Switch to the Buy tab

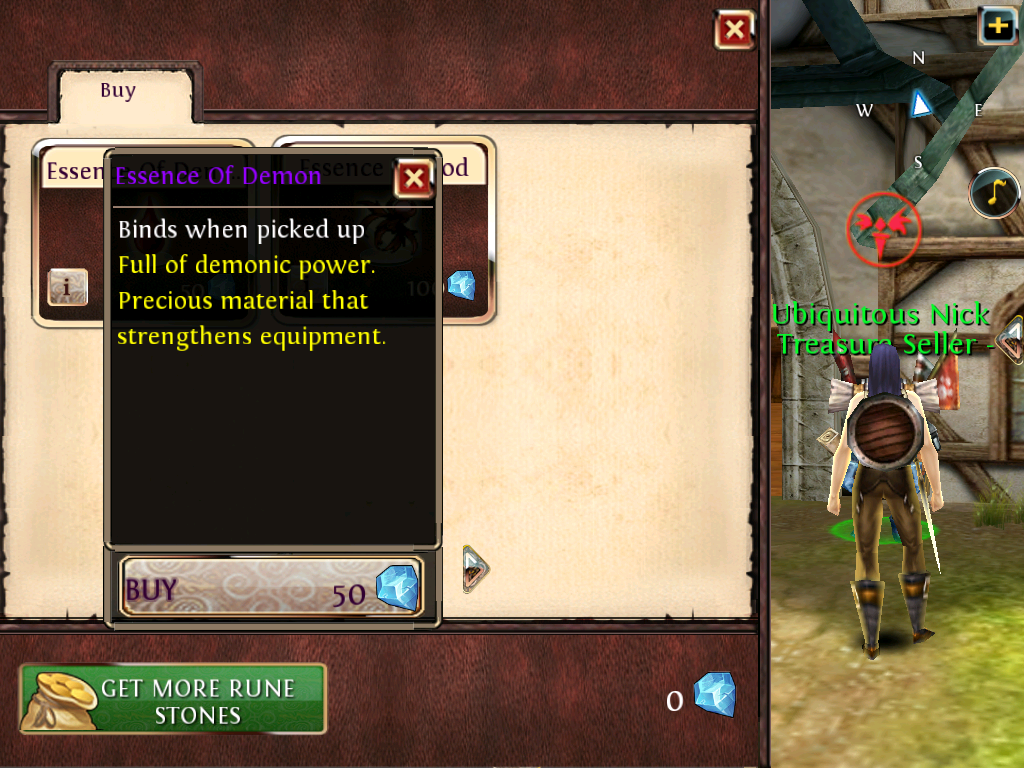click(x=118, y=91)
